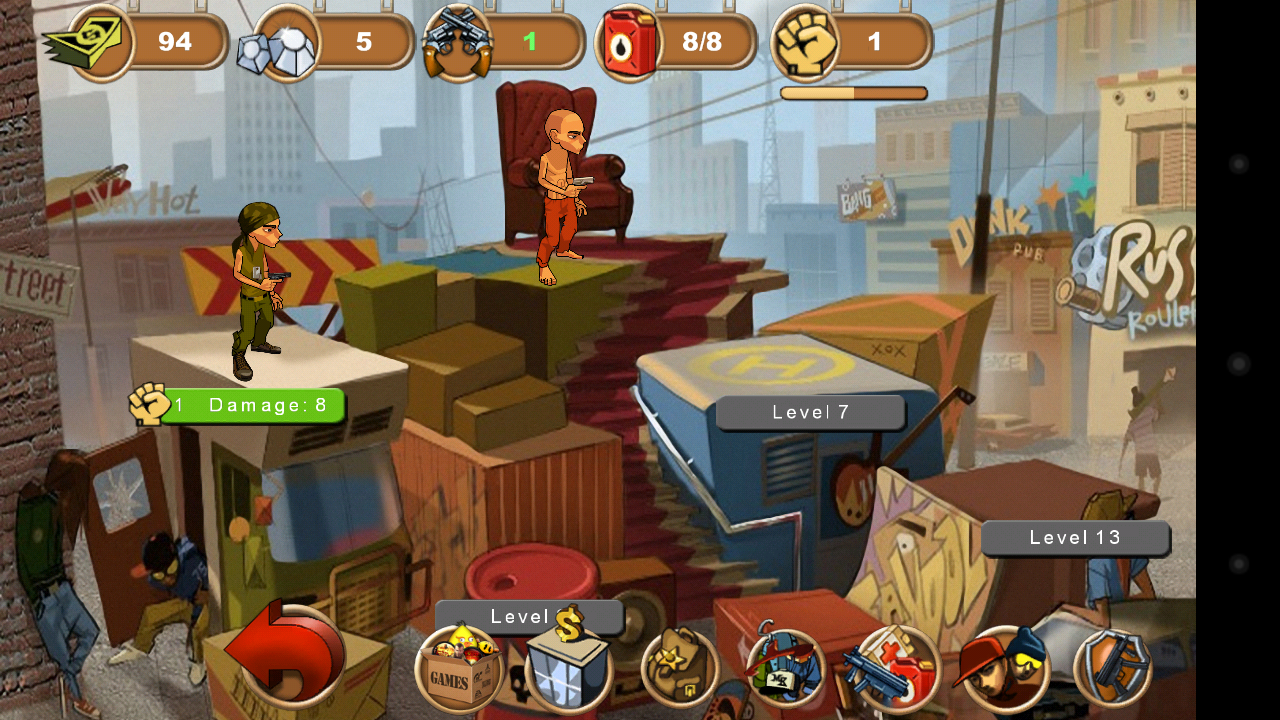This screenshot has width=1280, height=720.
Task: Open the clothing outfit on hanger icon
Action: pyautogui.click(x=786, y=666)
